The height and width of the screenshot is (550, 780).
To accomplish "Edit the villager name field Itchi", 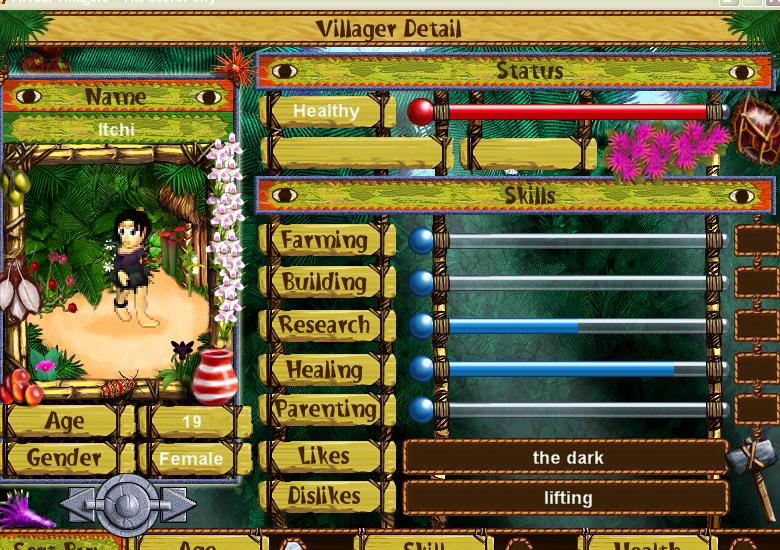I will click(x=117, y=130).
